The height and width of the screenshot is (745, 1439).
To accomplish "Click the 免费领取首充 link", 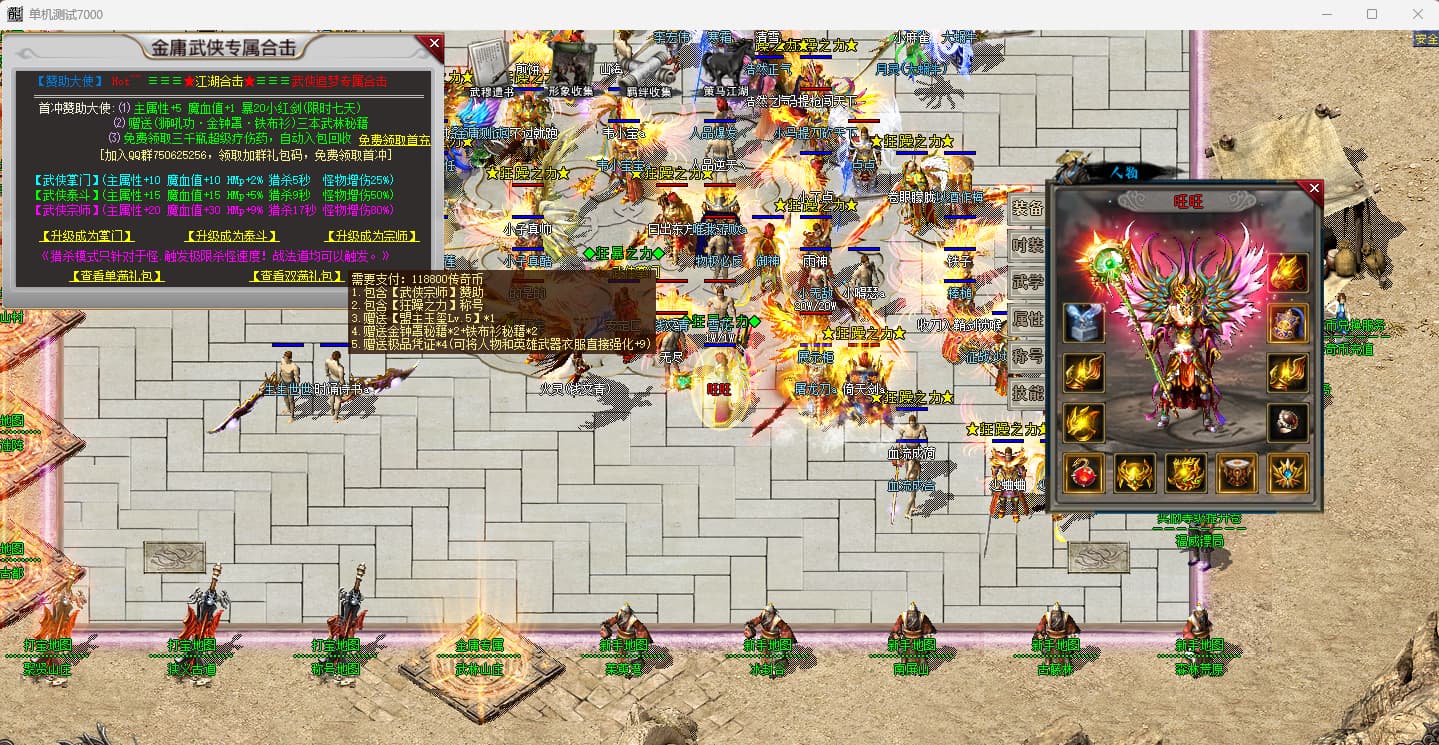I will tap(394, 140).
